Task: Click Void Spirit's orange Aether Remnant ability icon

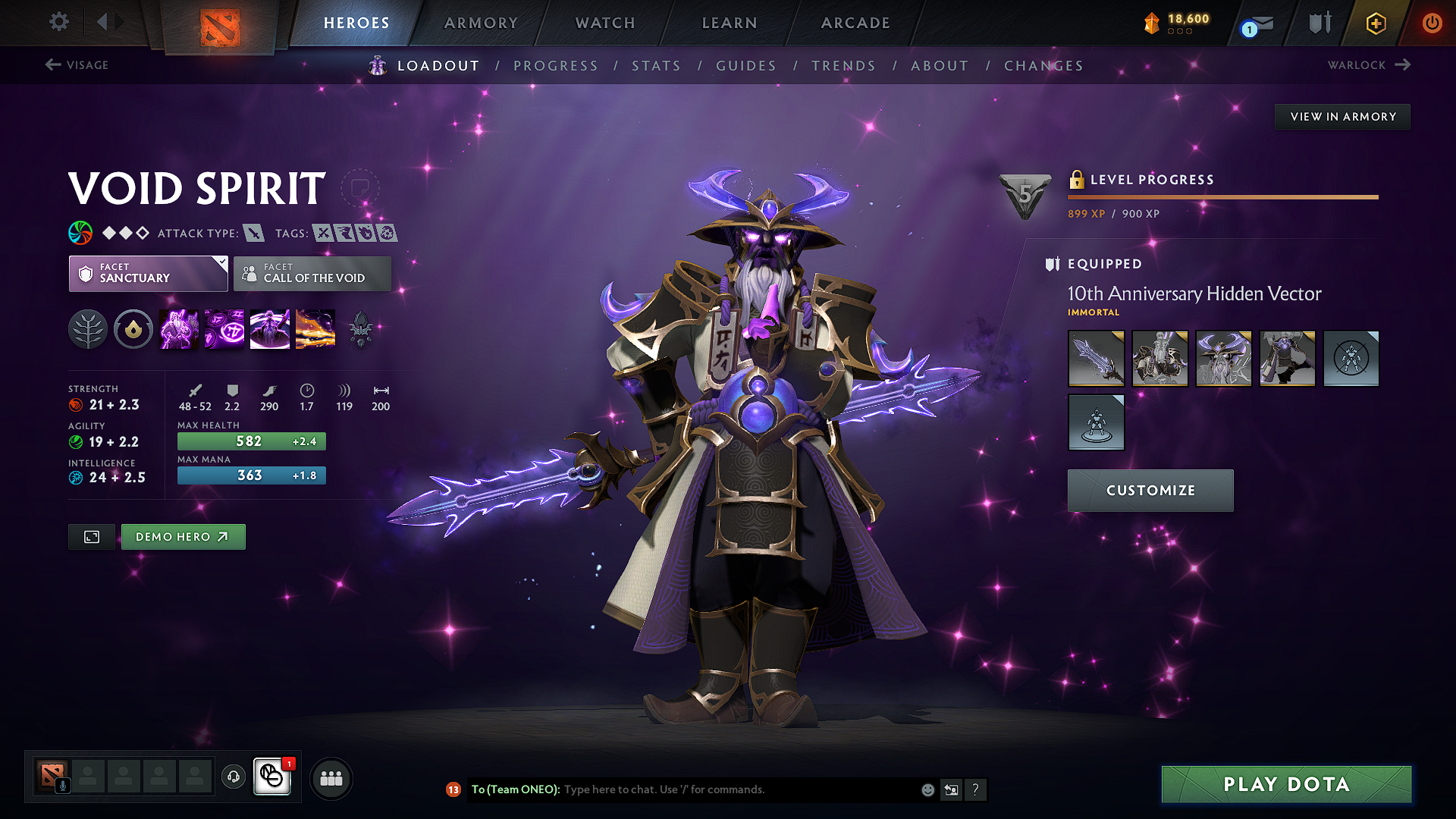Action: click(315, 328)
